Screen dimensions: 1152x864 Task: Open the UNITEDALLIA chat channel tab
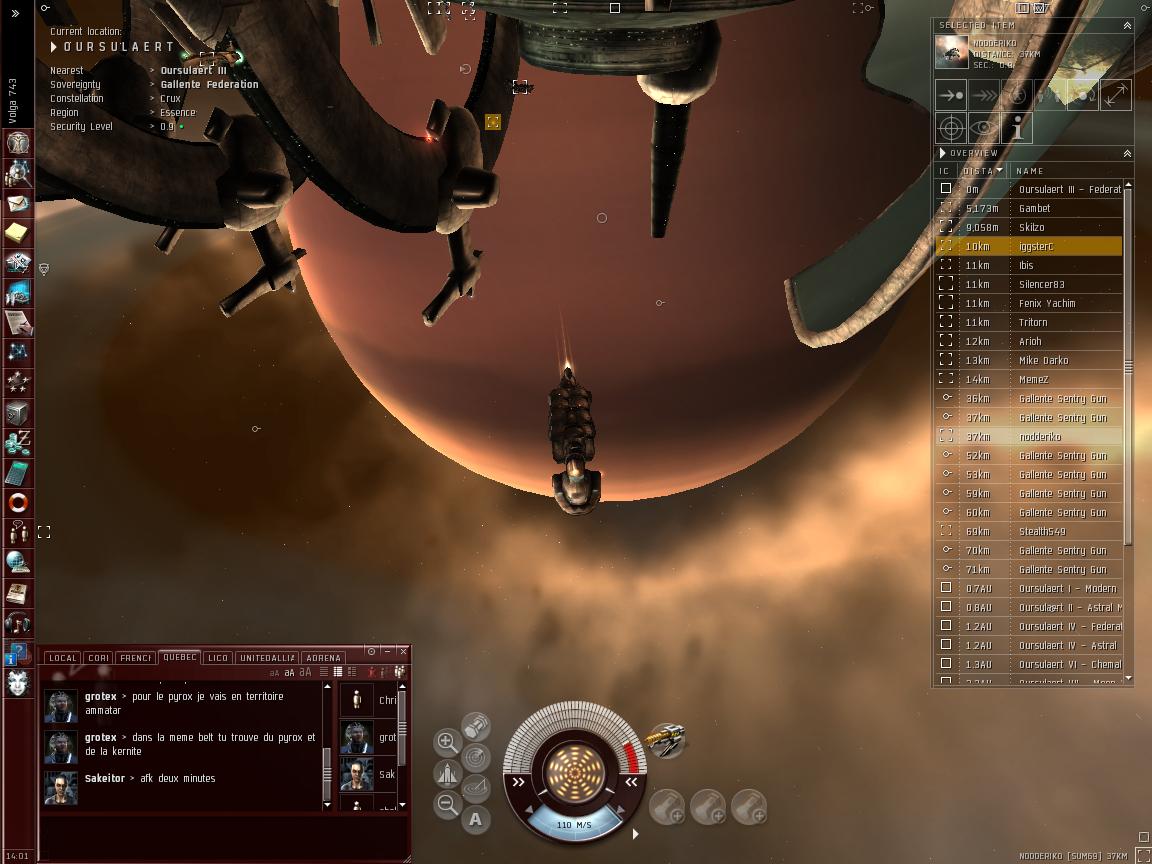267,658
